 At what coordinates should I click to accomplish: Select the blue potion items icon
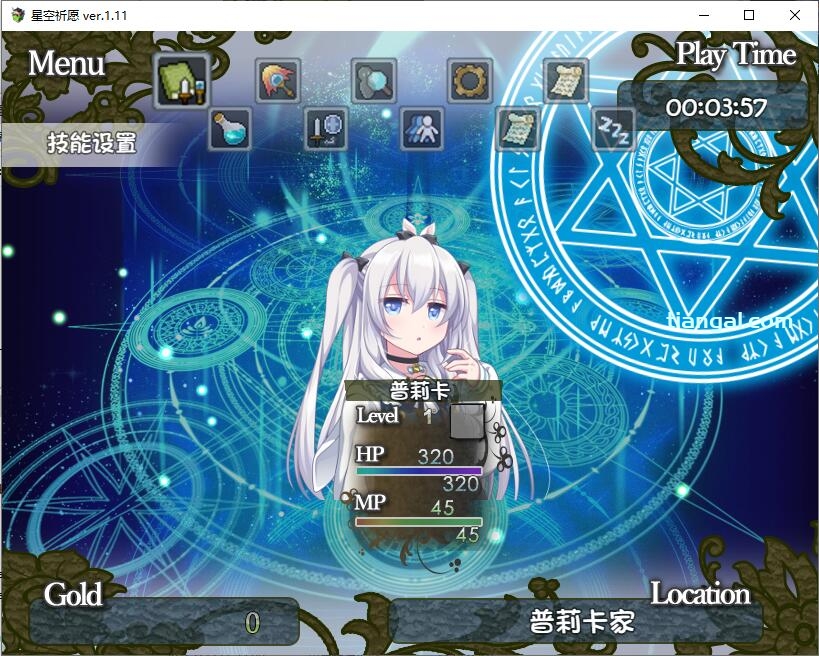click(230, 129)
